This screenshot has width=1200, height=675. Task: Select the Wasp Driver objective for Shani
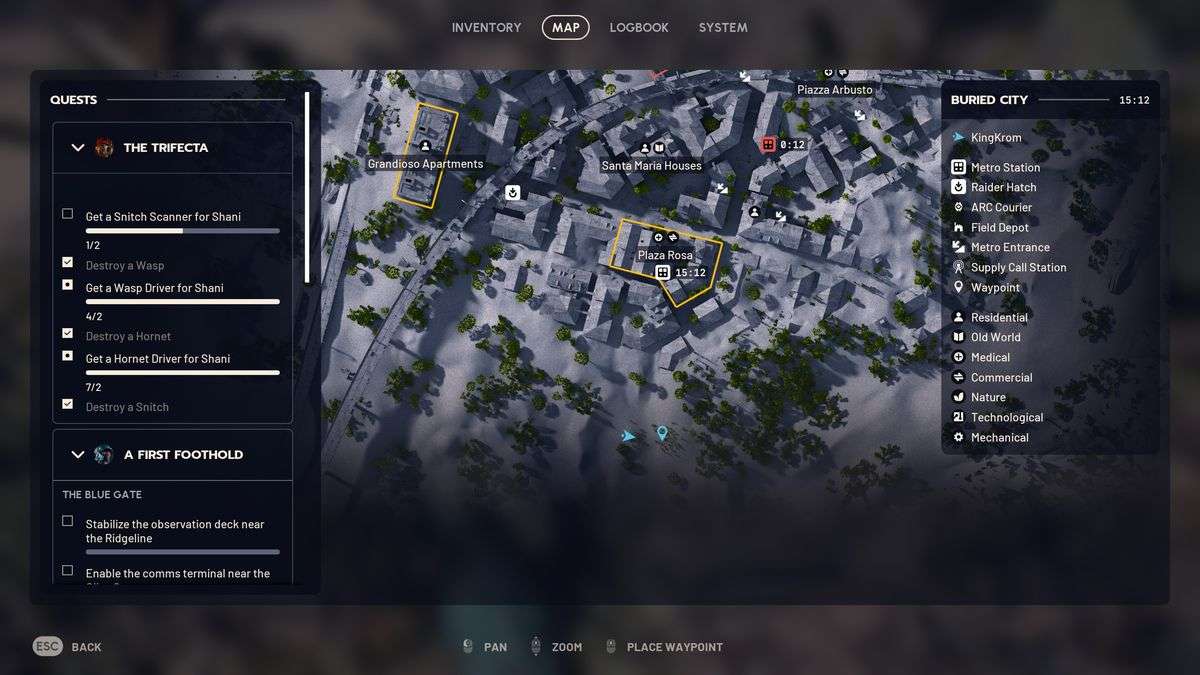[x=154, y=288]
